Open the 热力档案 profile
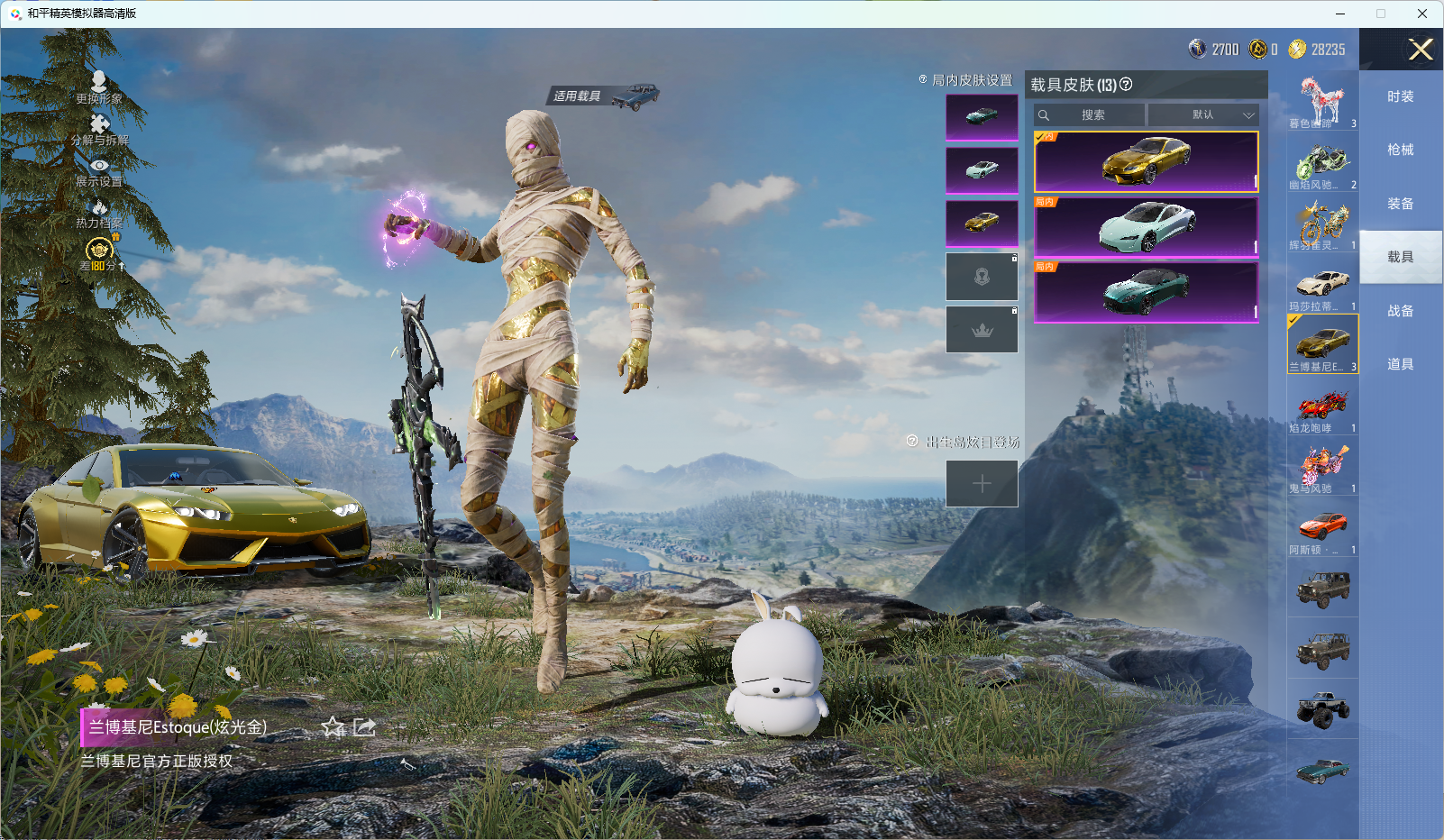Image resolution: width=1444 pixels, height=840 pixels. click(99, 215)
